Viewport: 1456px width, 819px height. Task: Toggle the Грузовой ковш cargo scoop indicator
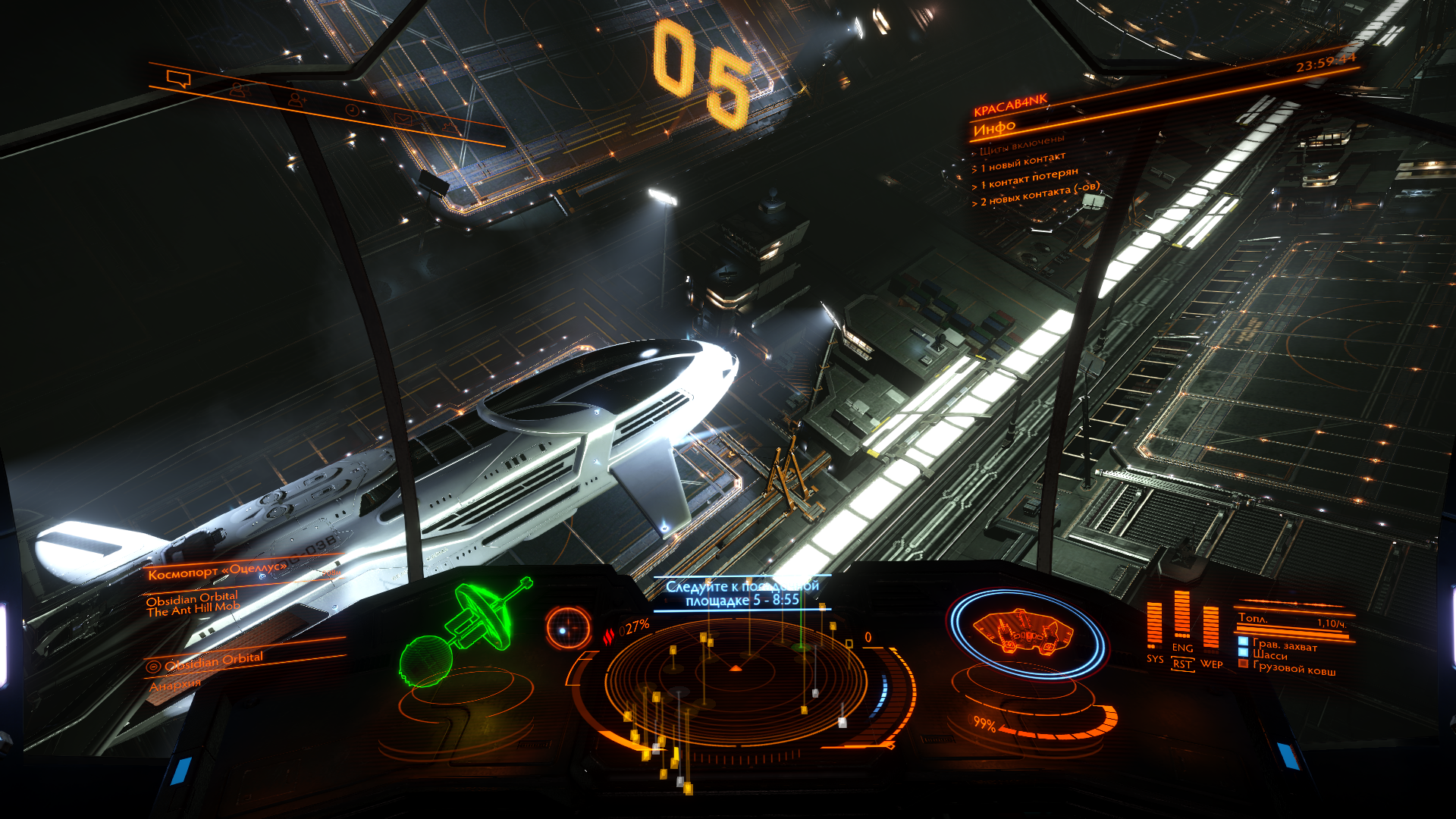[x=1294, y=668]
